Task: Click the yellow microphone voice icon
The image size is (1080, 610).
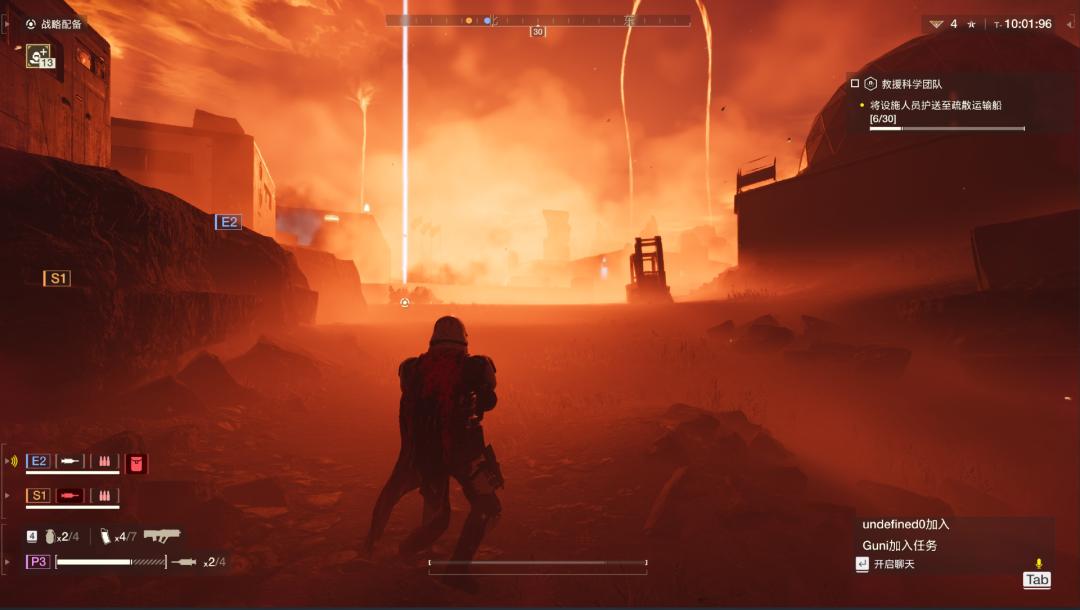Action: (x=1039, y=564)
